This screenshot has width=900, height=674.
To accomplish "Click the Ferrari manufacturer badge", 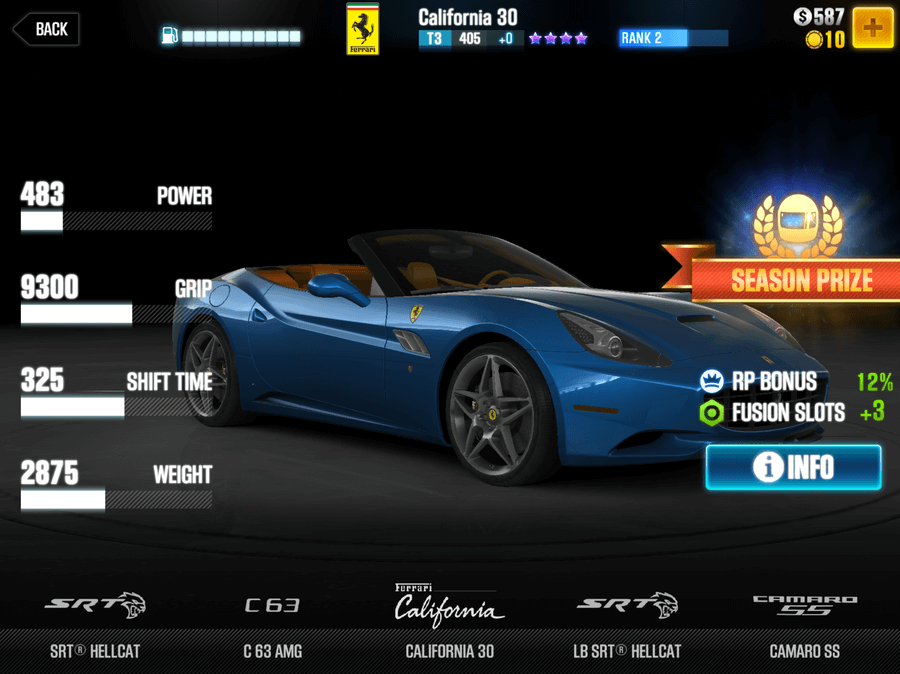I will click(x=362, y=29).
